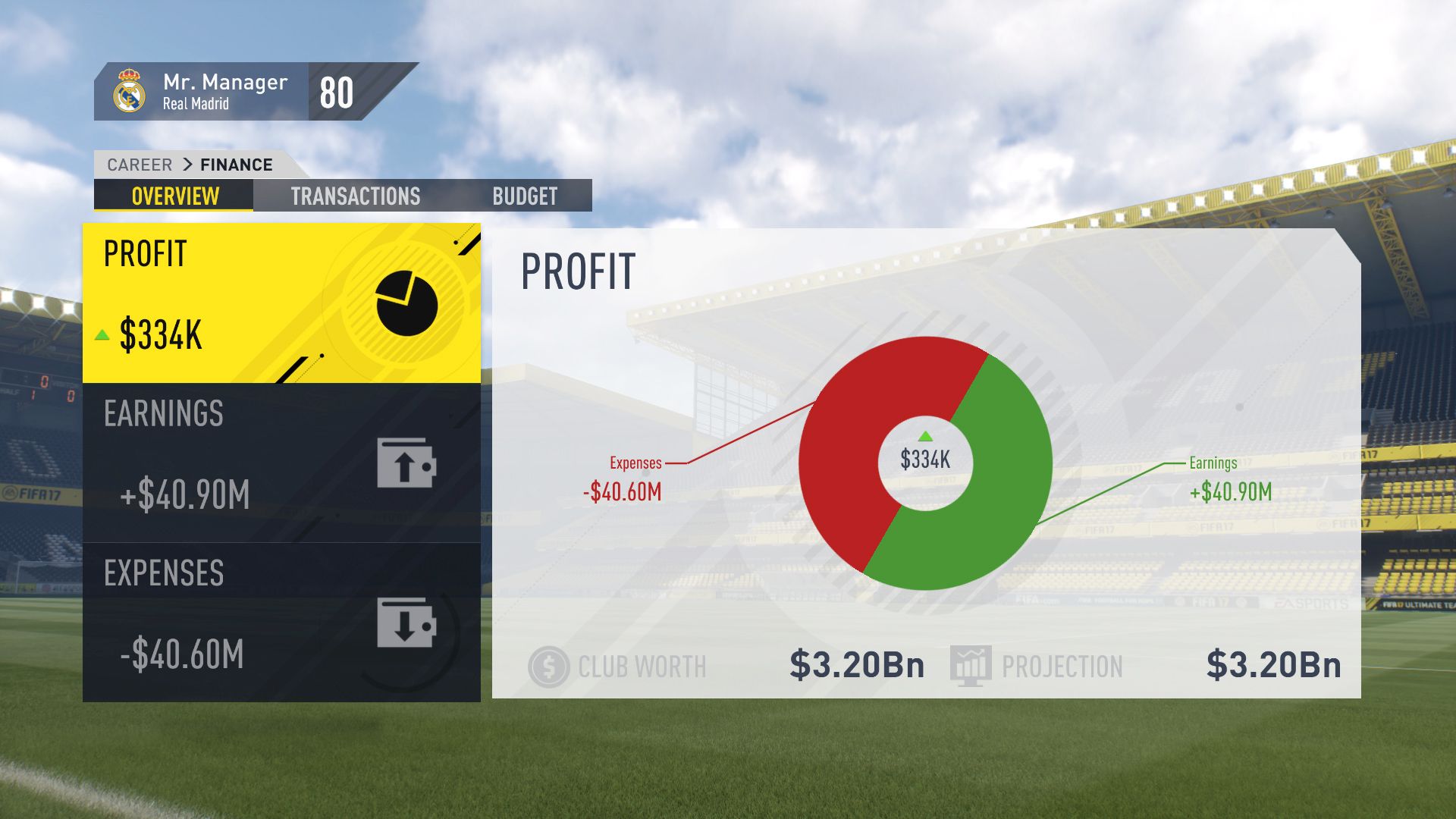Show the Budget tab
Screen dimensions: 1456x819
click(525, 196)
